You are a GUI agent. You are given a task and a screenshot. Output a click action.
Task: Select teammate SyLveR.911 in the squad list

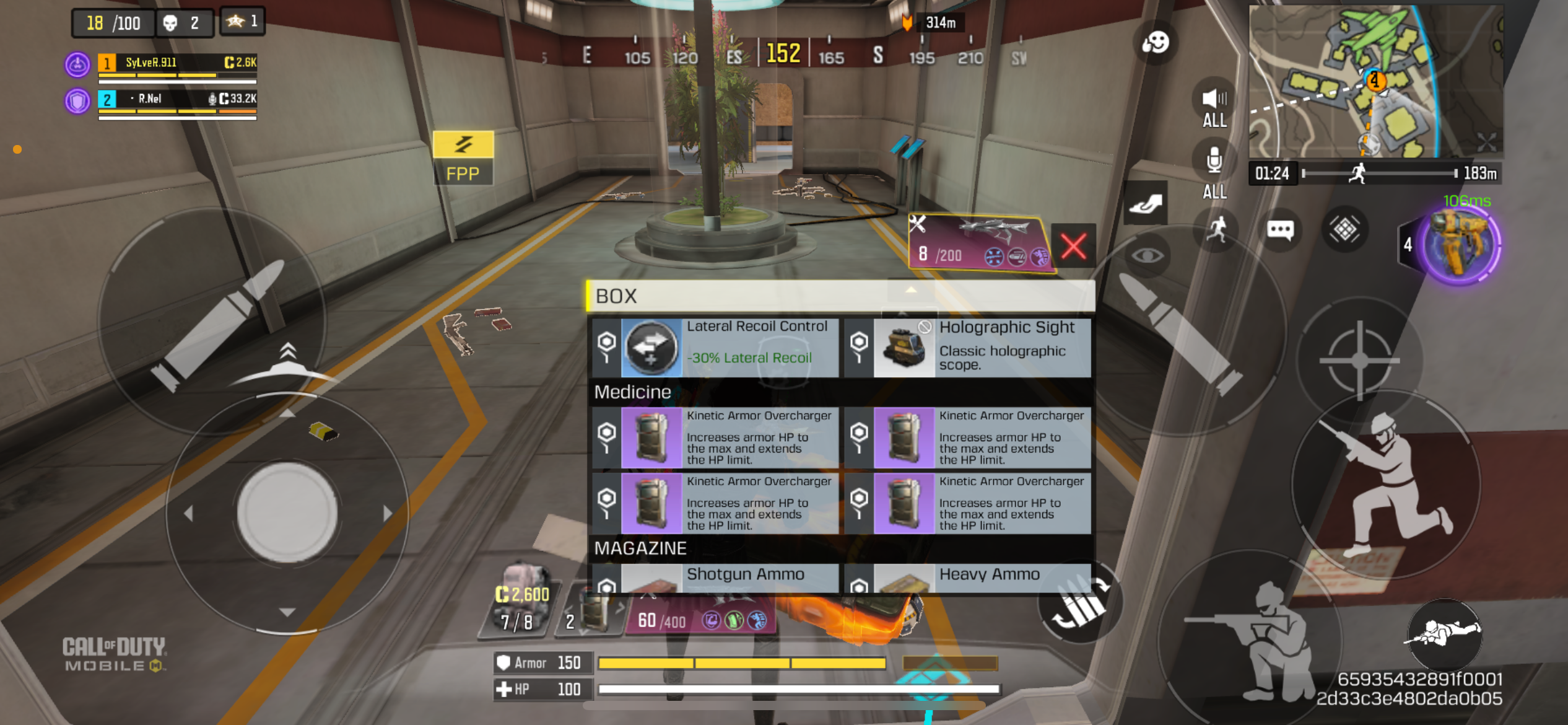[x=176, y=63]
